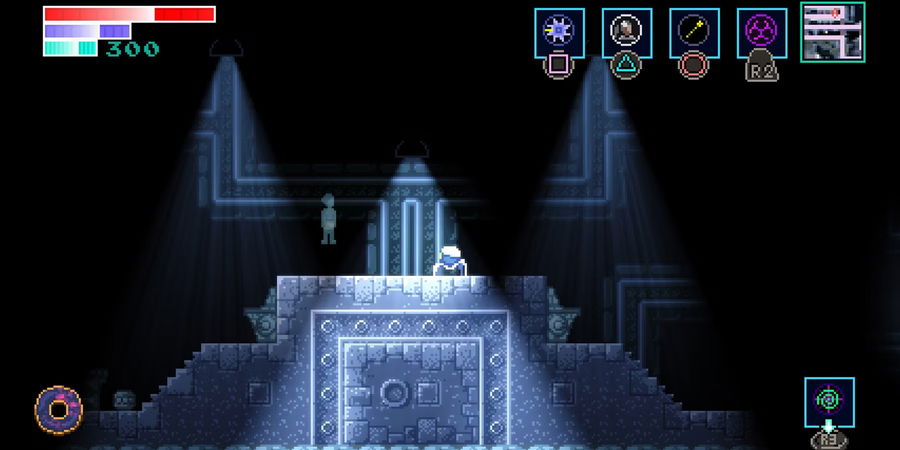Choose the yellow wand ability icon
Viewport: 900px width, 450px height.
pyautogui.click(x=694, y=32)
